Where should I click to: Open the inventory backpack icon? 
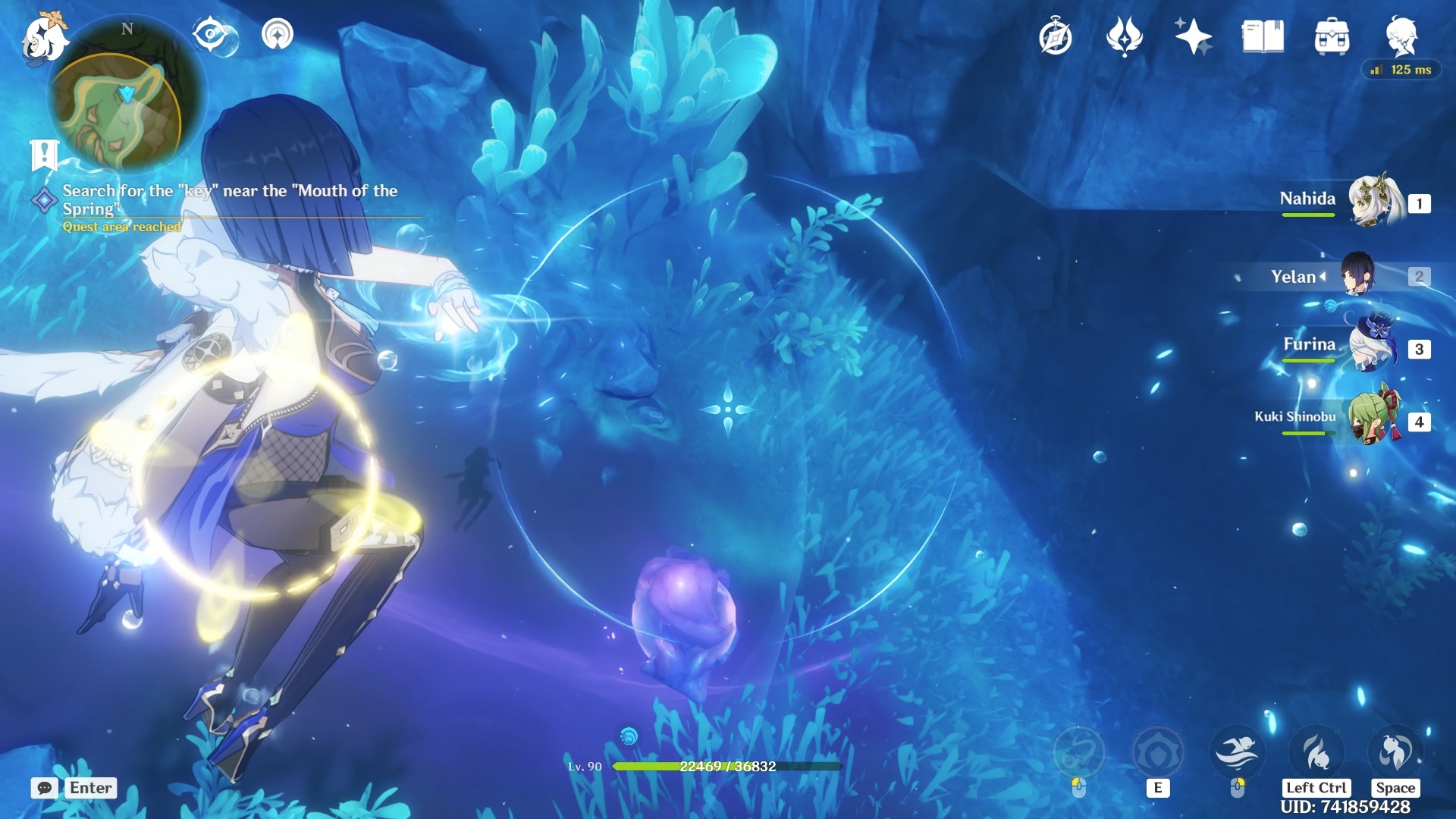click(x=1332, y=34)
